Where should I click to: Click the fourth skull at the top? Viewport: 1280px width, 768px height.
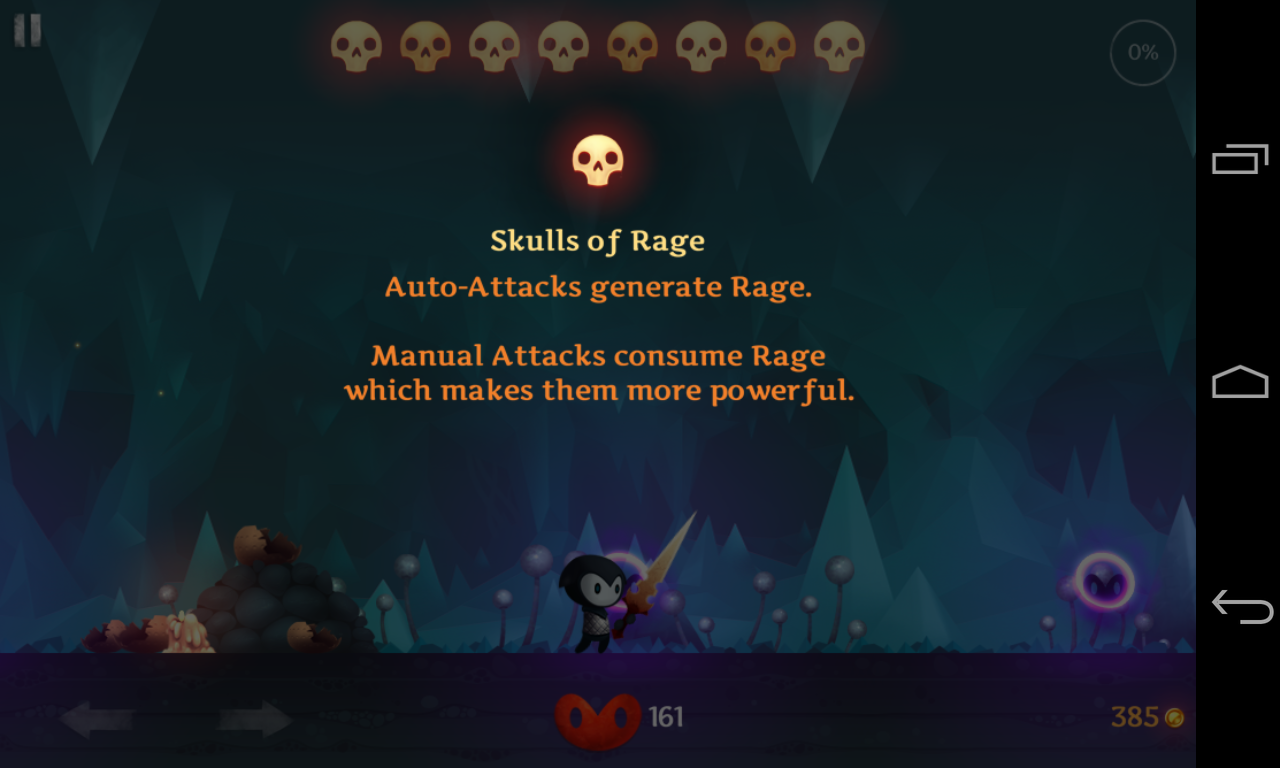point(563,44)
